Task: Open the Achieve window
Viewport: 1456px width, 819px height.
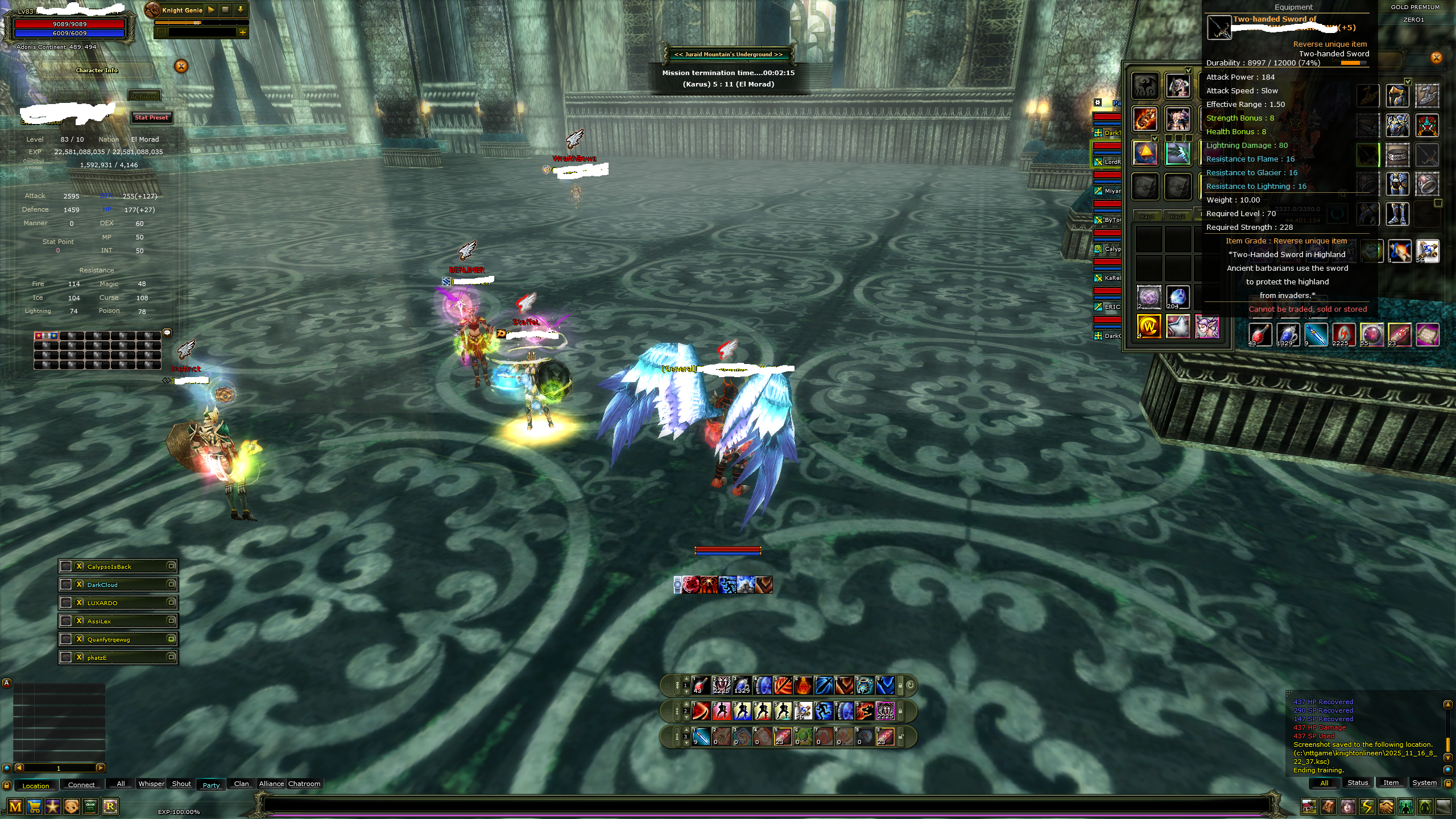Action: pos(144,95)
